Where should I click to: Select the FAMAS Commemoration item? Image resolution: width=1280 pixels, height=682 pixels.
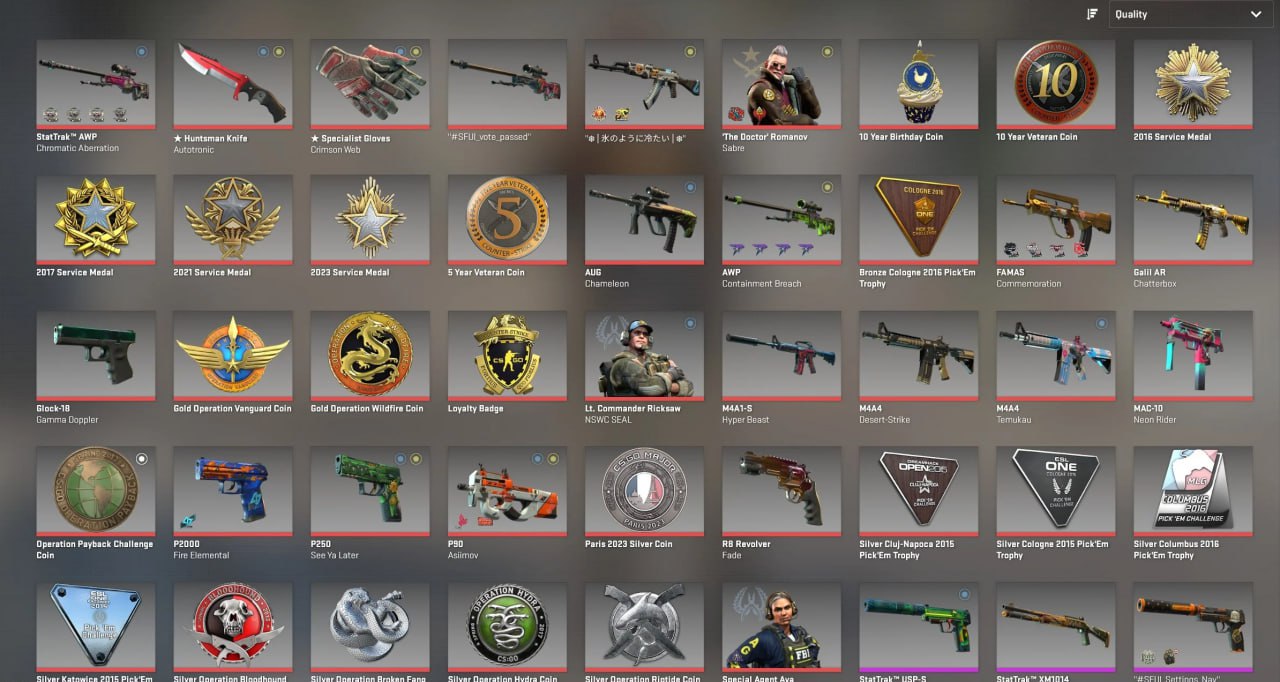tap(1055, 219)
